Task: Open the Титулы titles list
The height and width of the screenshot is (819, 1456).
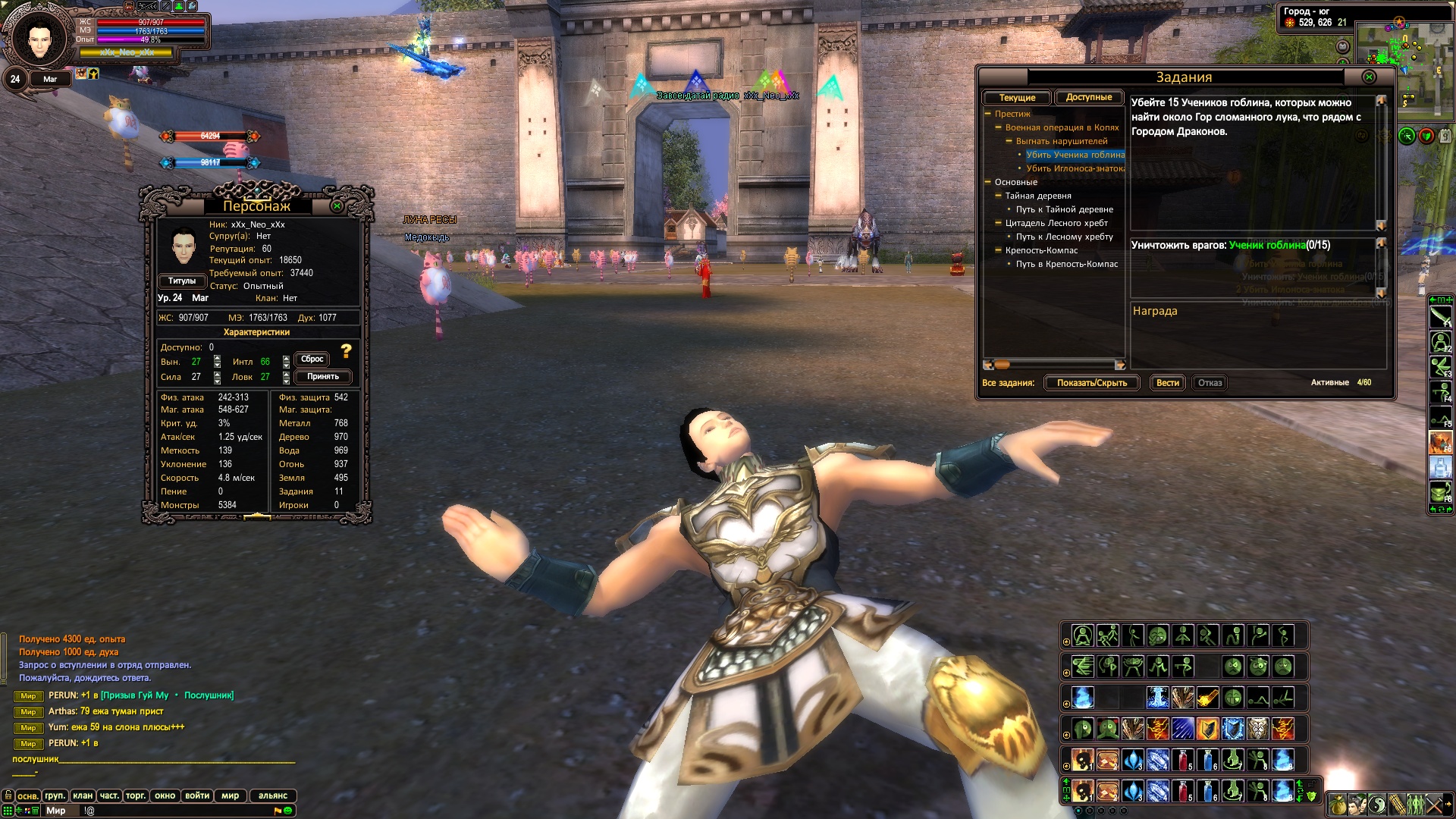Action: [182, 281]
